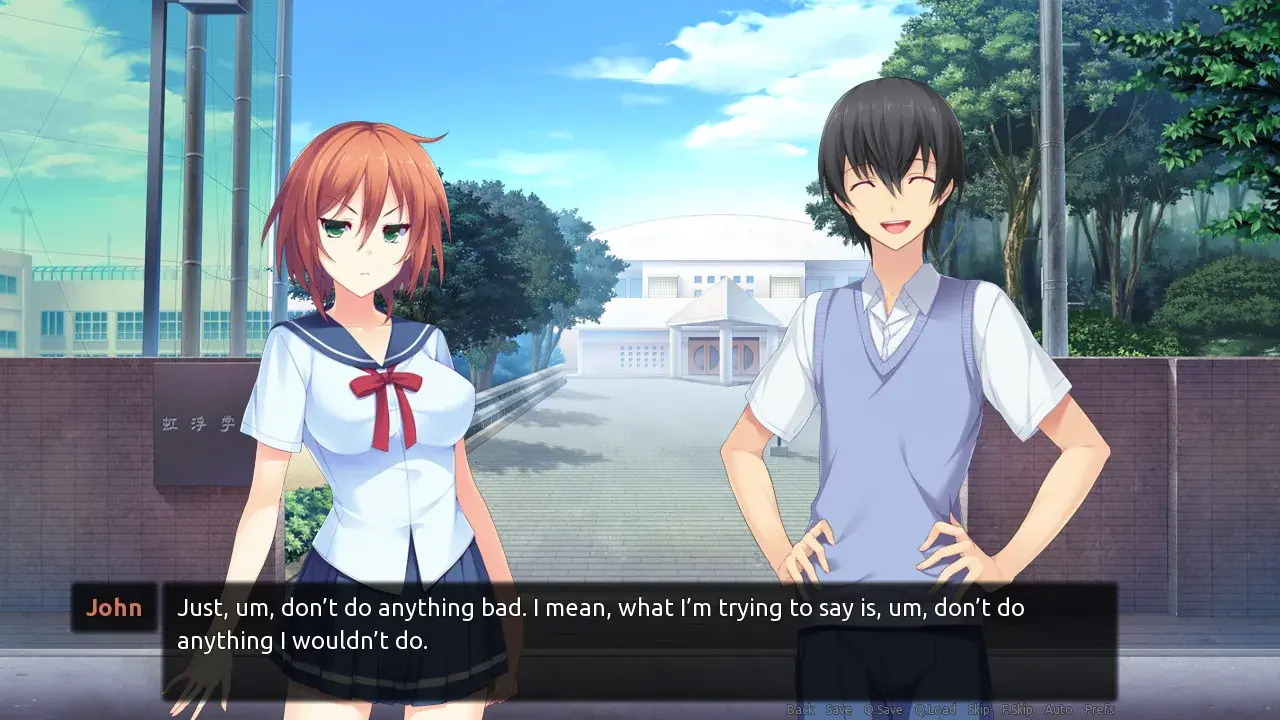
Task: Quick save with Q.Save
Action: tap(883, 710)
